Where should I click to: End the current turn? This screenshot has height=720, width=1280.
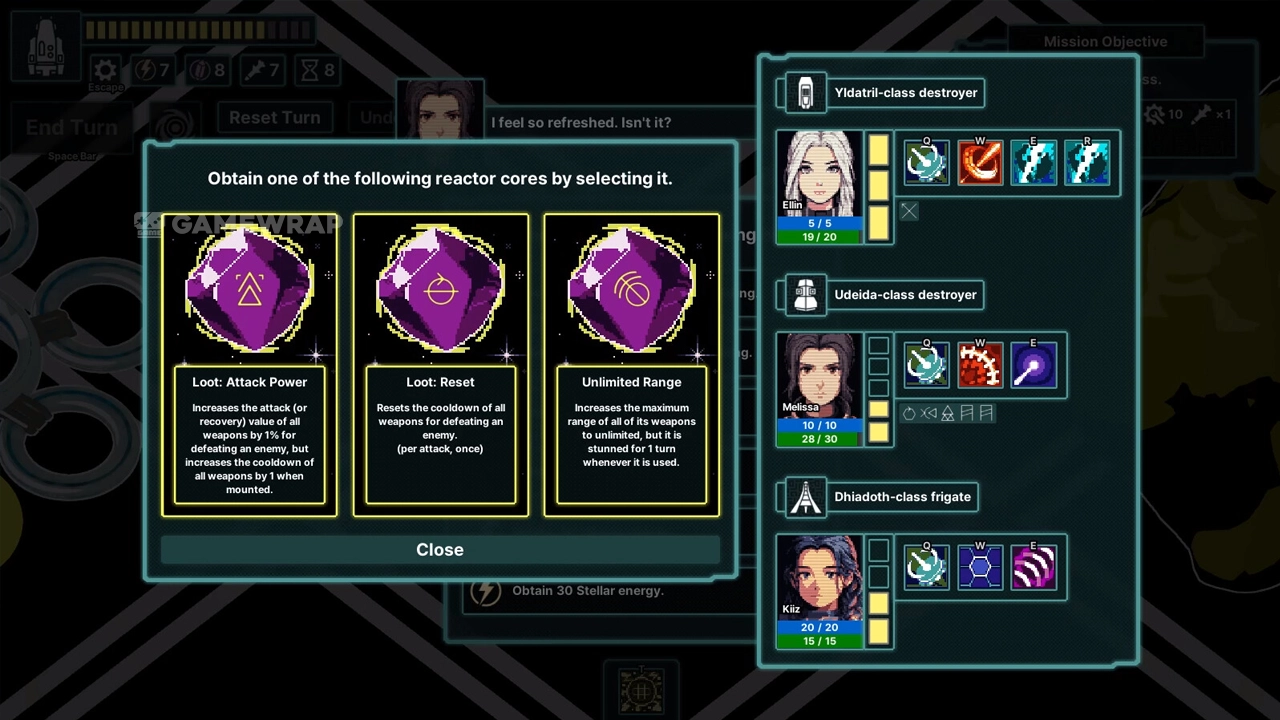[71, 127]
